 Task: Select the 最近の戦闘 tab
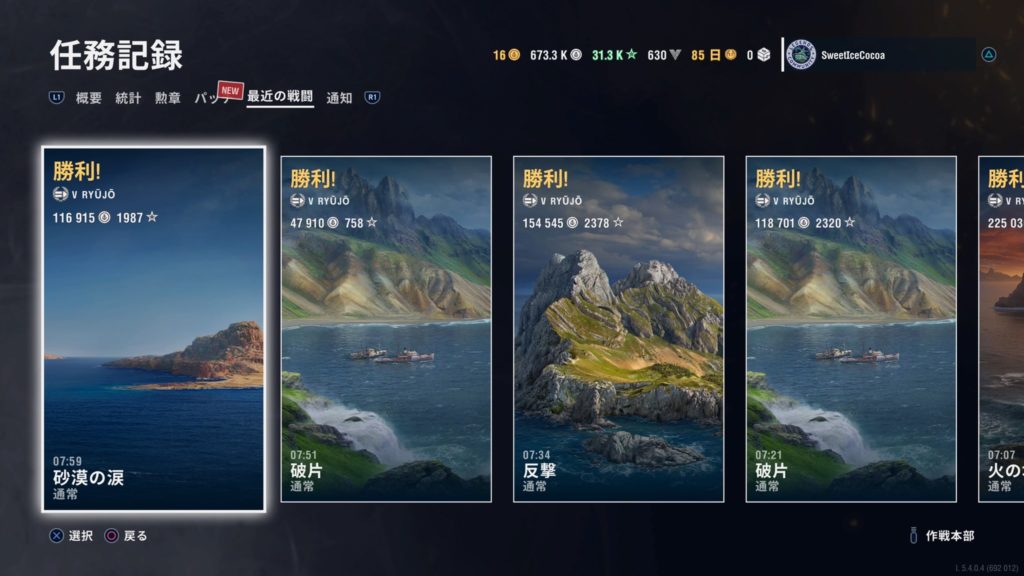280,98
